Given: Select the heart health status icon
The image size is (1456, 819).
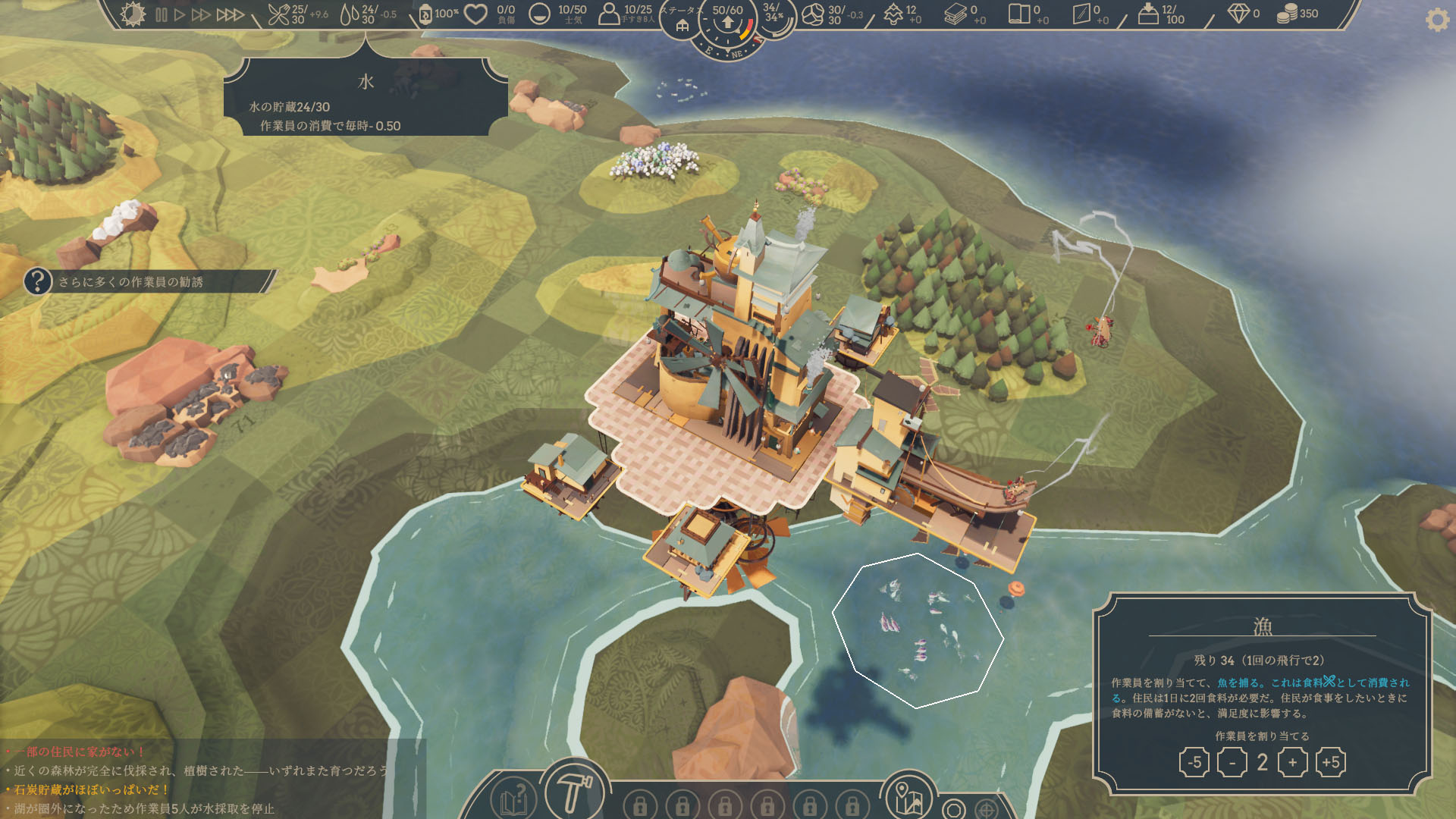Looking at the screenshot, I should click(475, 14).
